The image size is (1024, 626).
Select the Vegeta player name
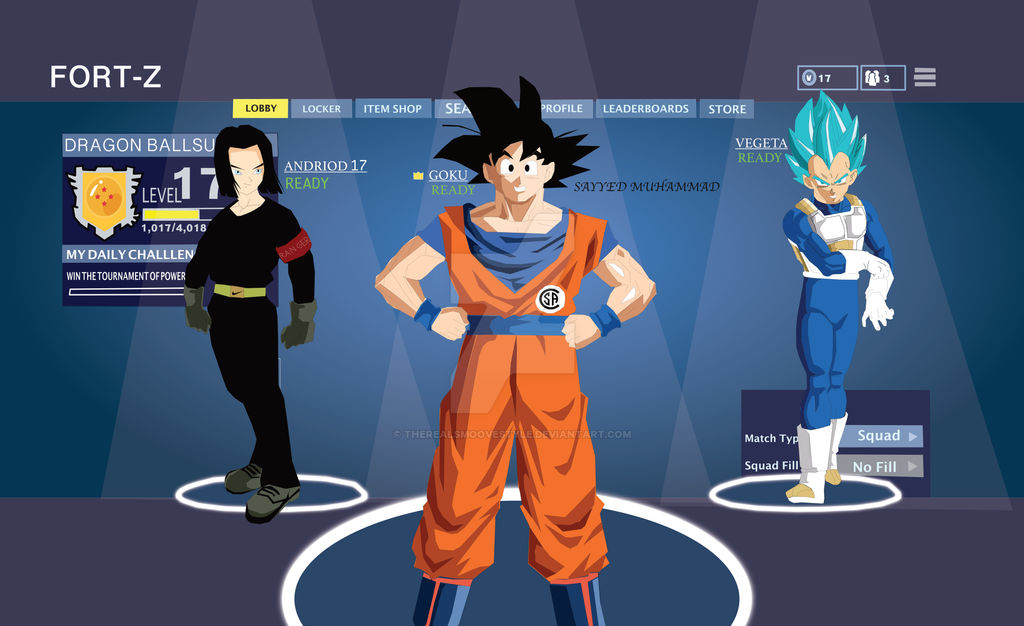coord(761,143)
